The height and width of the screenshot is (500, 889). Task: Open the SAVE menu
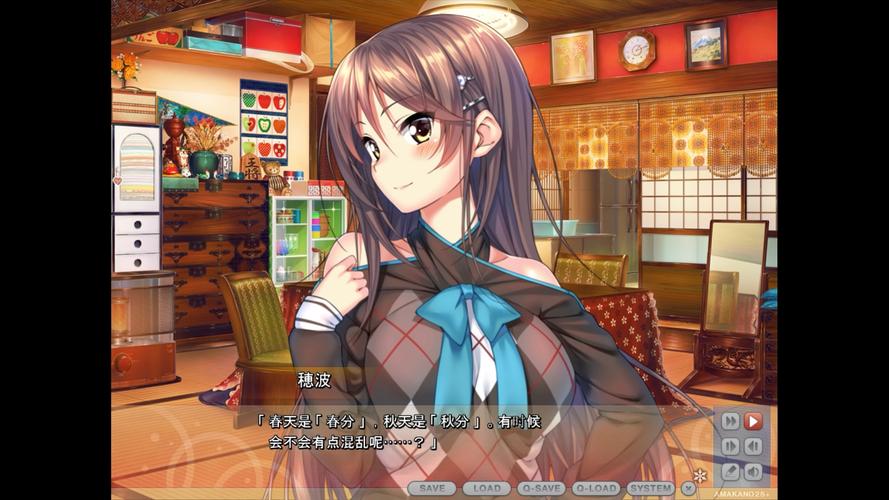click(x=432, y=489)
